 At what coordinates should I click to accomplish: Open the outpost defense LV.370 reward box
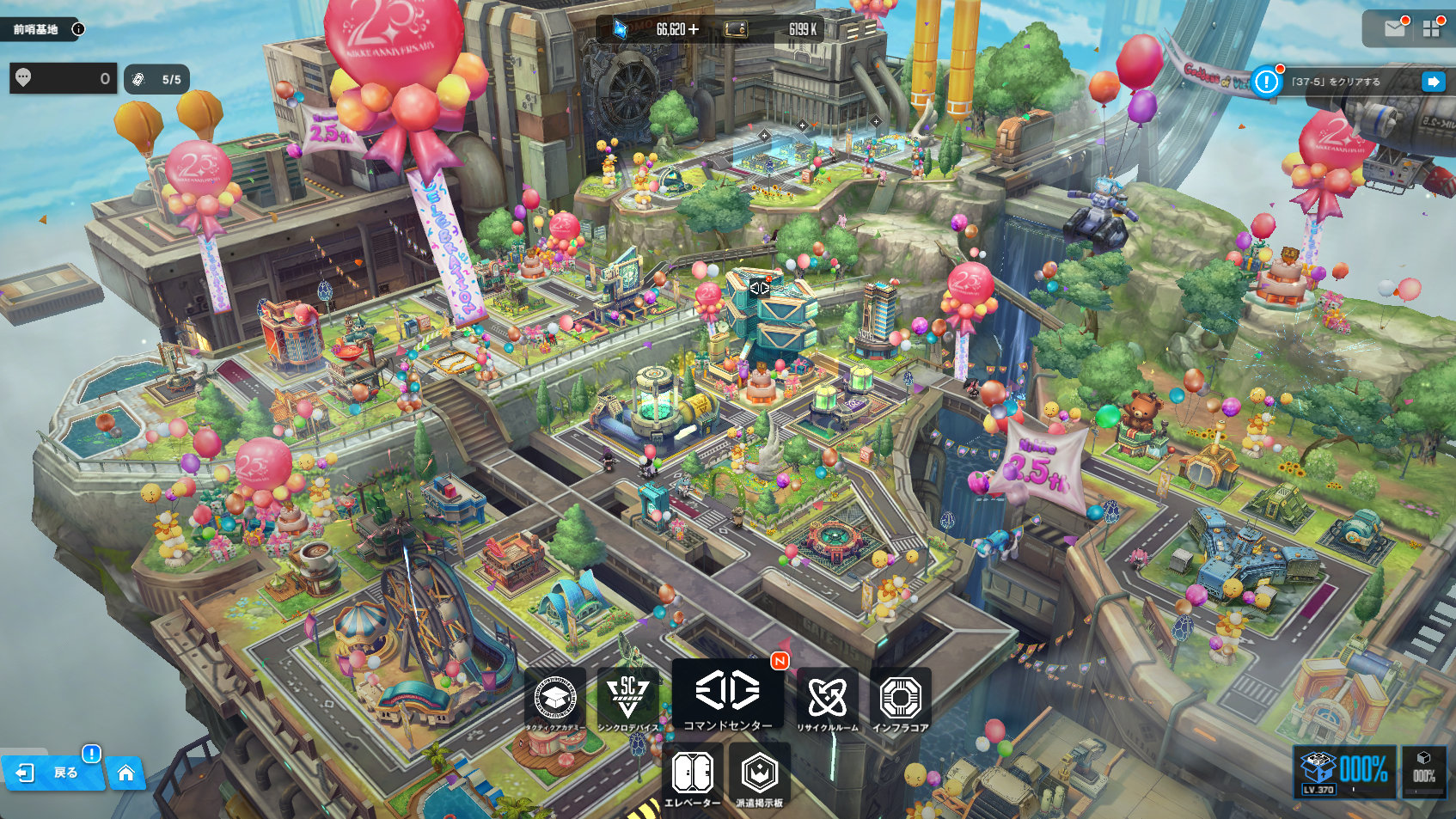pyautogui.click(x=1343, y=771)
